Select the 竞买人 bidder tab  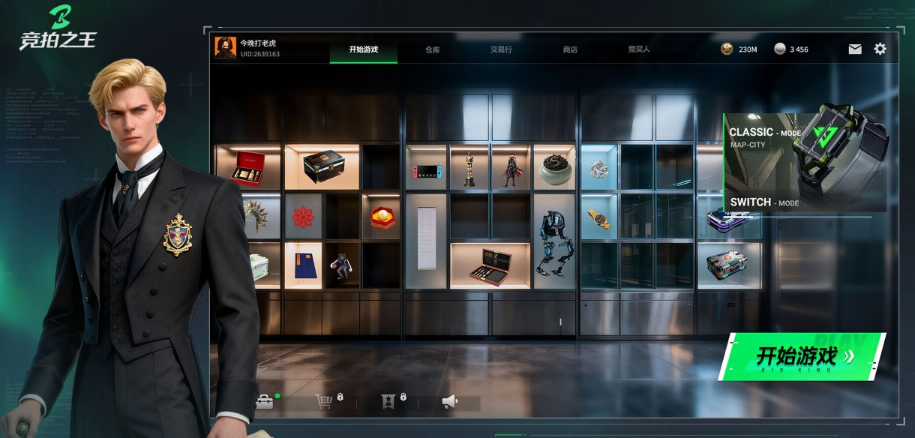coord(639,49)
